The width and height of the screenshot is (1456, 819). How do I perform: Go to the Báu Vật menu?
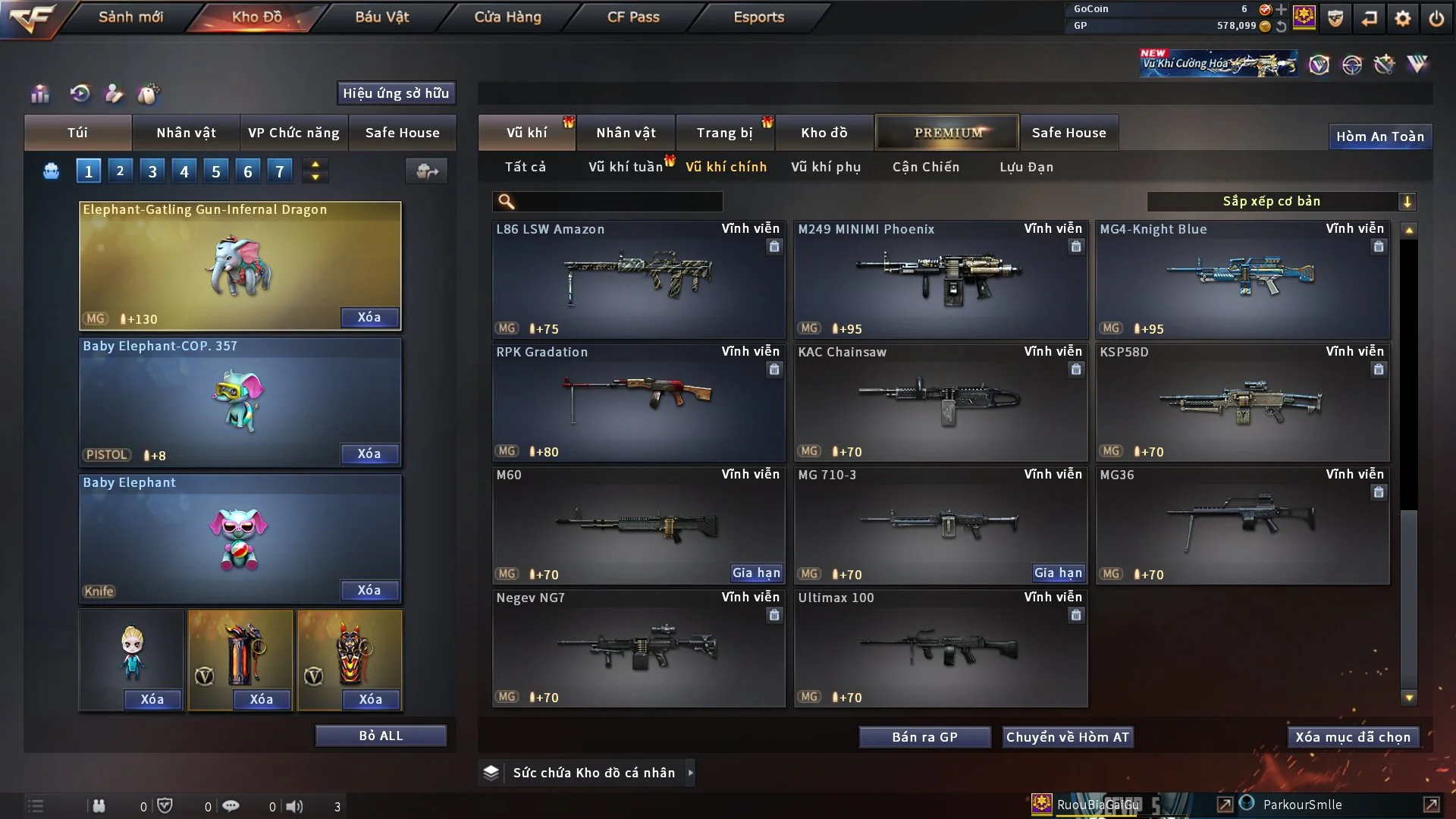[x=381, y=17]
